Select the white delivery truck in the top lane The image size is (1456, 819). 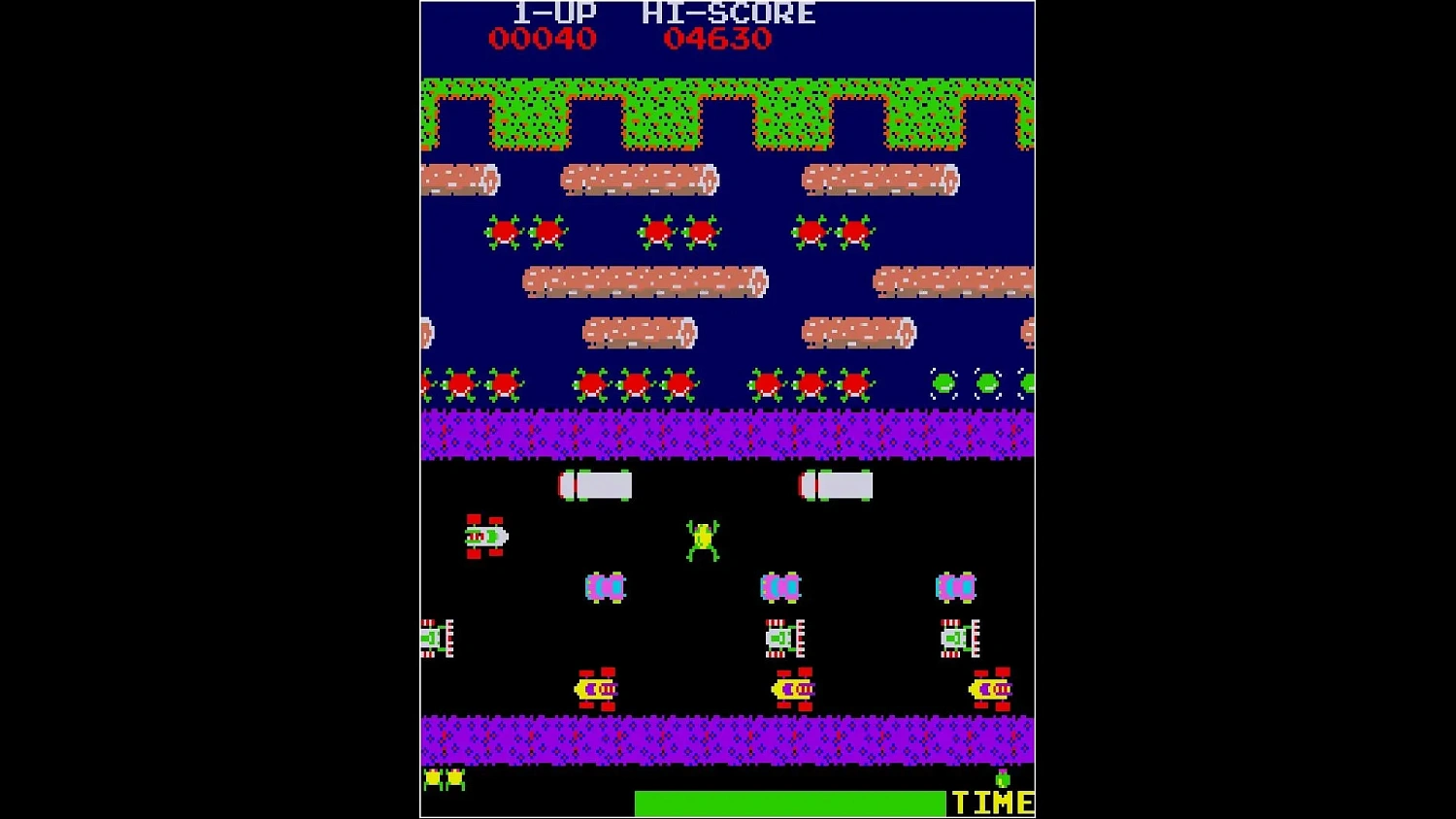tap(593, 483)
